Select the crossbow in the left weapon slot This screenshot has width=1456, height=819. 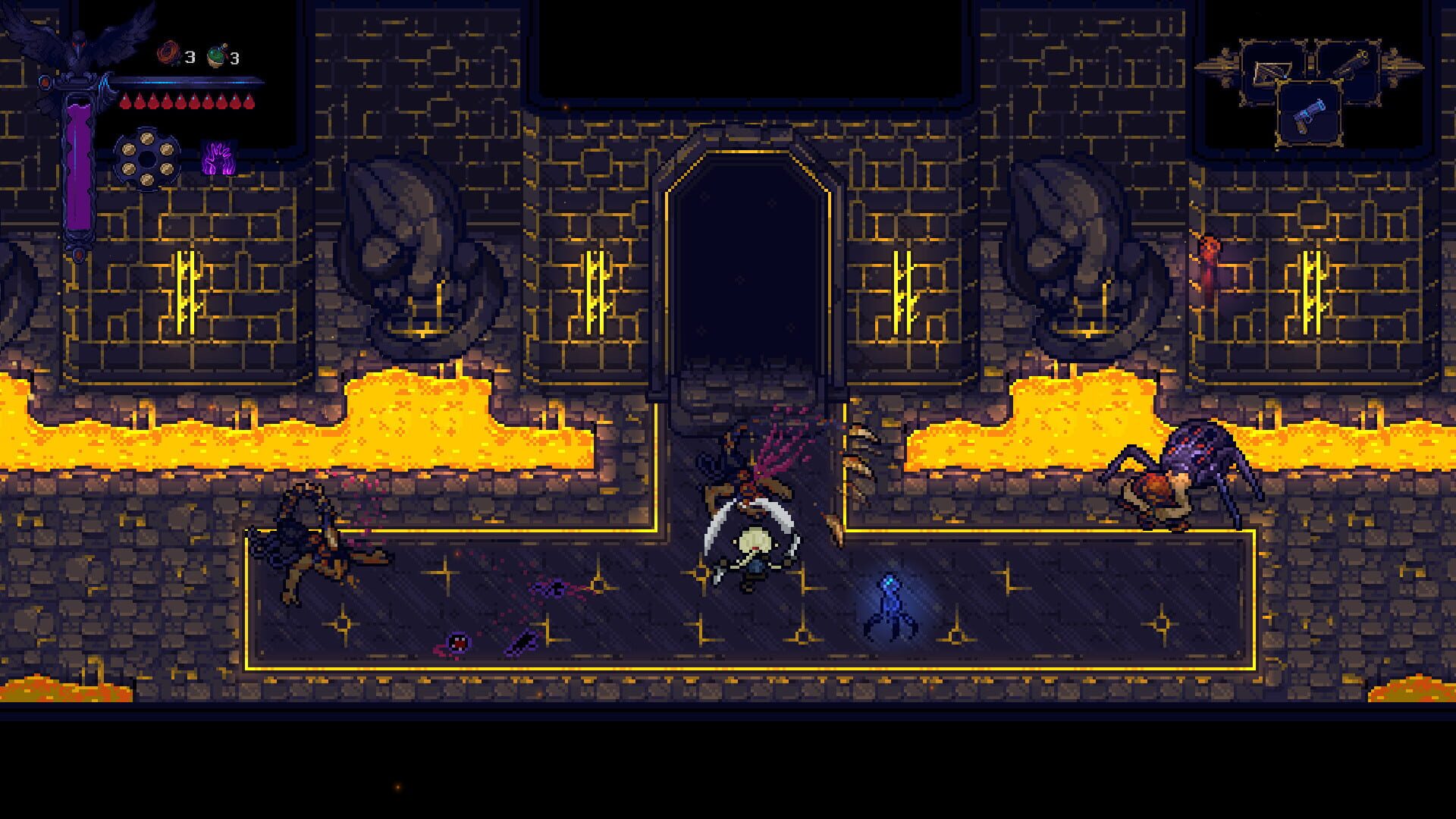click(x=1271, y=71)
